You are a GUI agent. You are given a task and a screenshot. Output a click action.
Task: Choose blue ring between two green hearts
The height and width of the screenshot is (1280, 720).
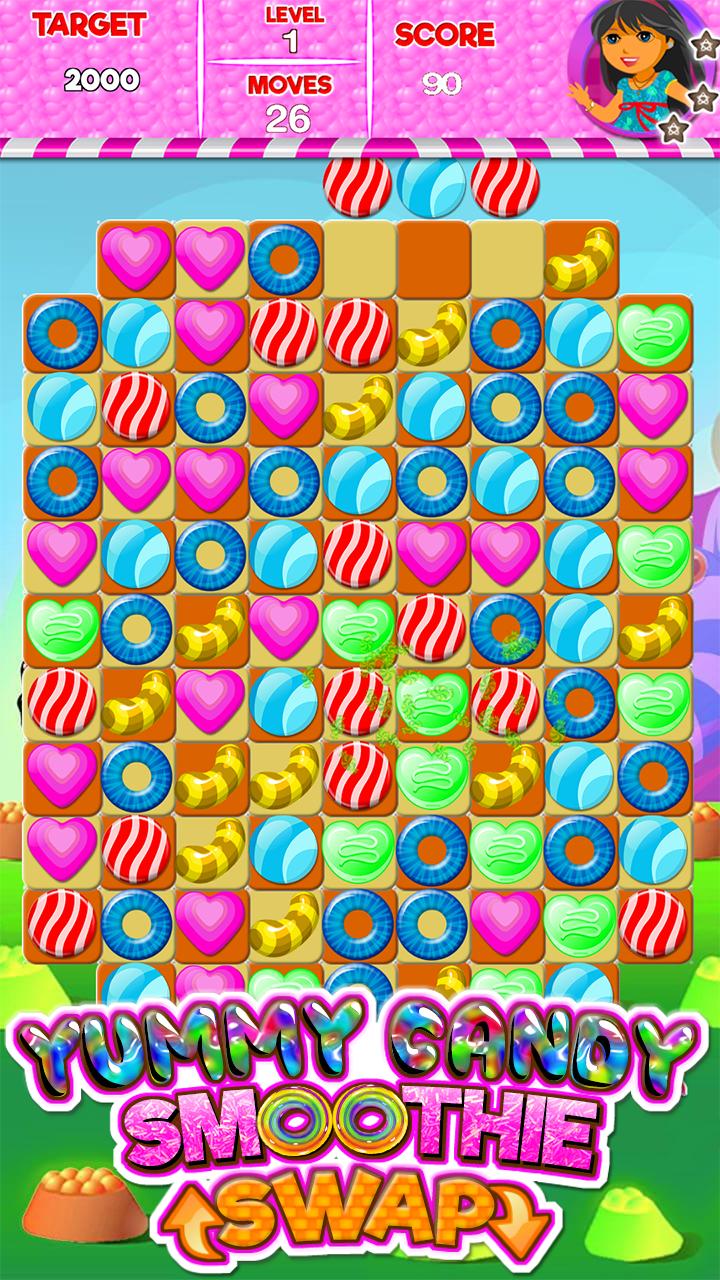pyautogui.click(x=432, y=846)
